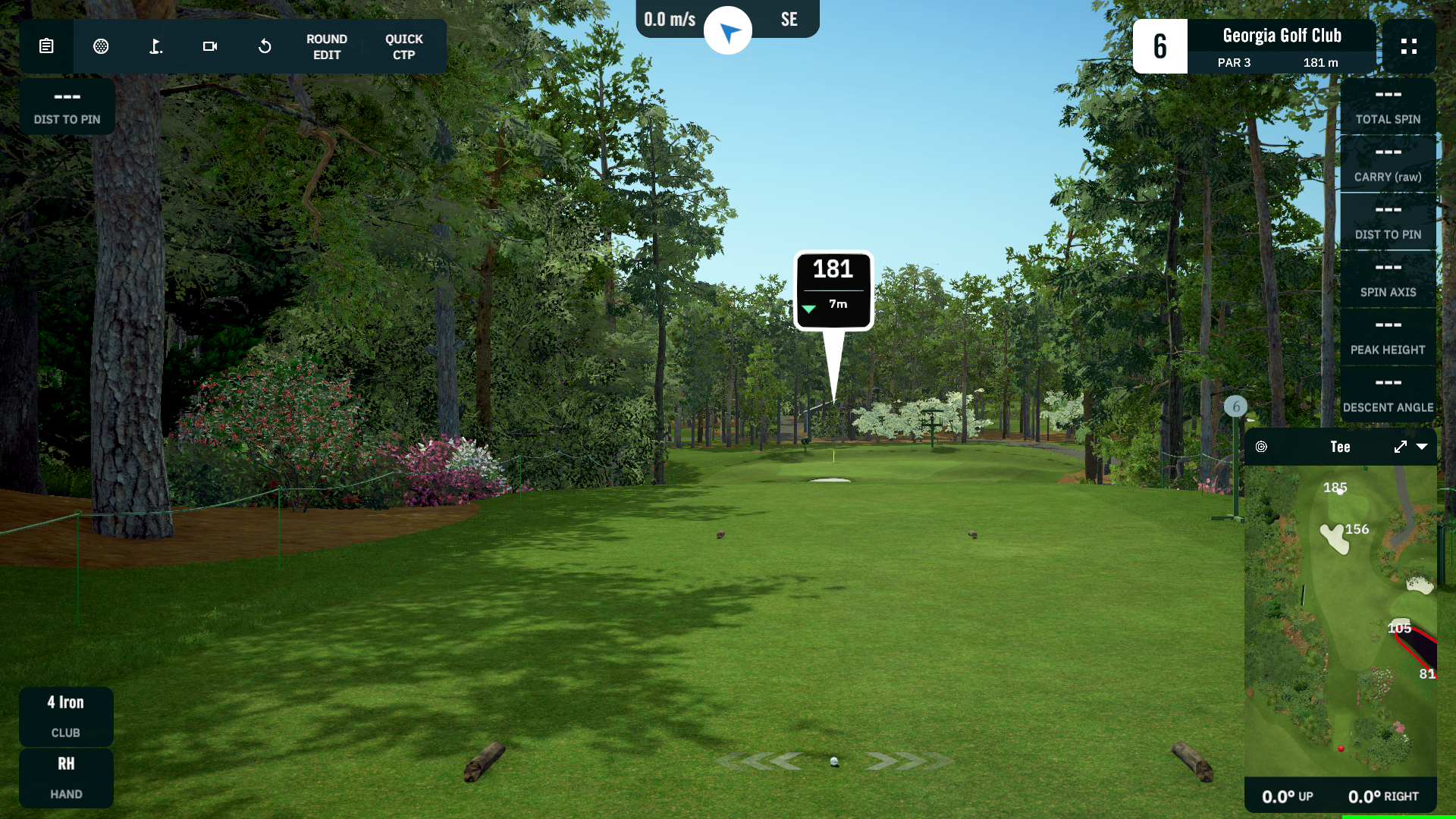This screenshot has height=819, width=1456.
Task: Select the Descent Angle data tile
Action: pyautogui.click(x=1388, y=394)
